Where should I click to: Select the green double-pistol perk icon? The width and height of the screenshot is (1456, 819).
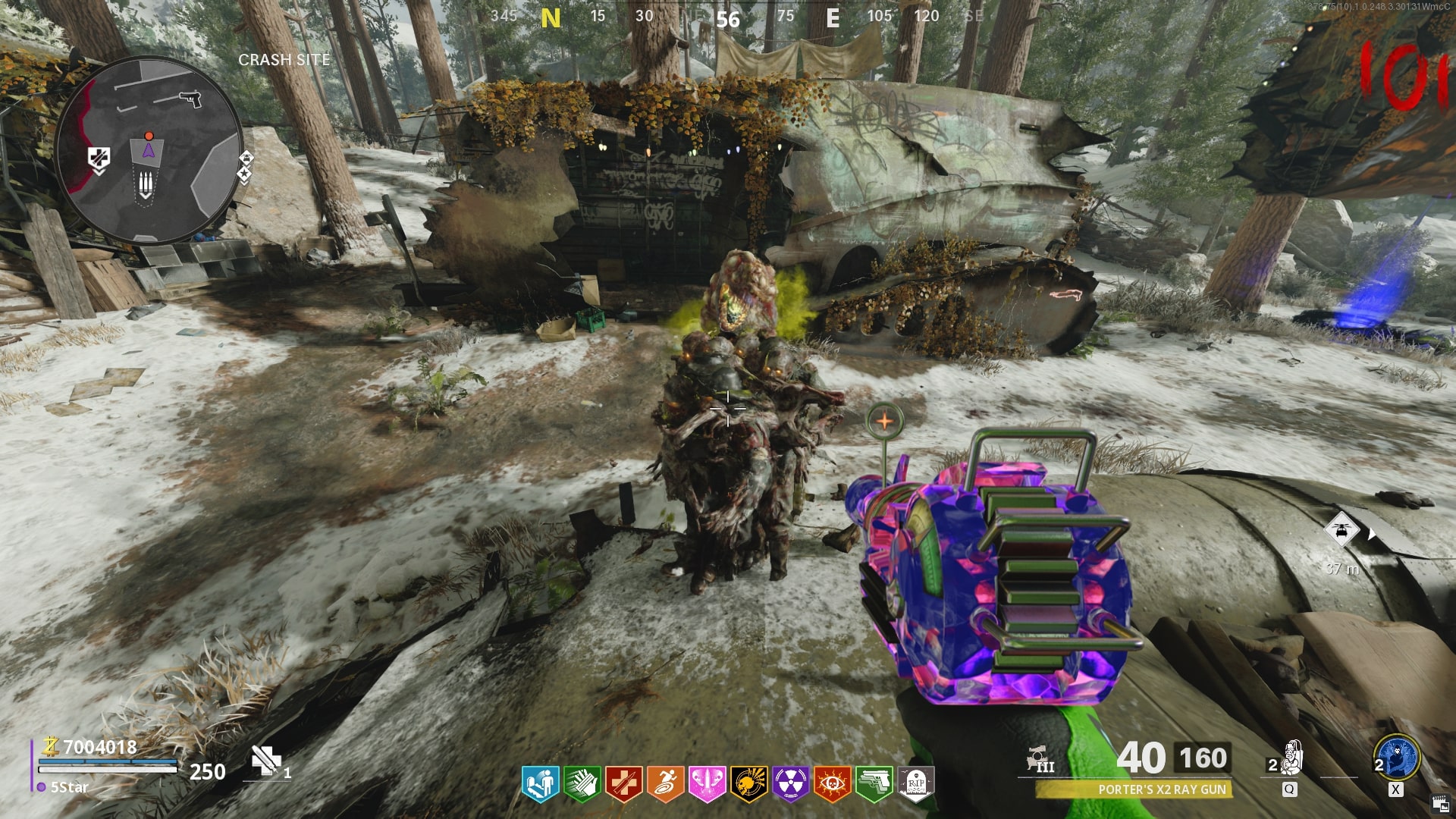point(874,783)
